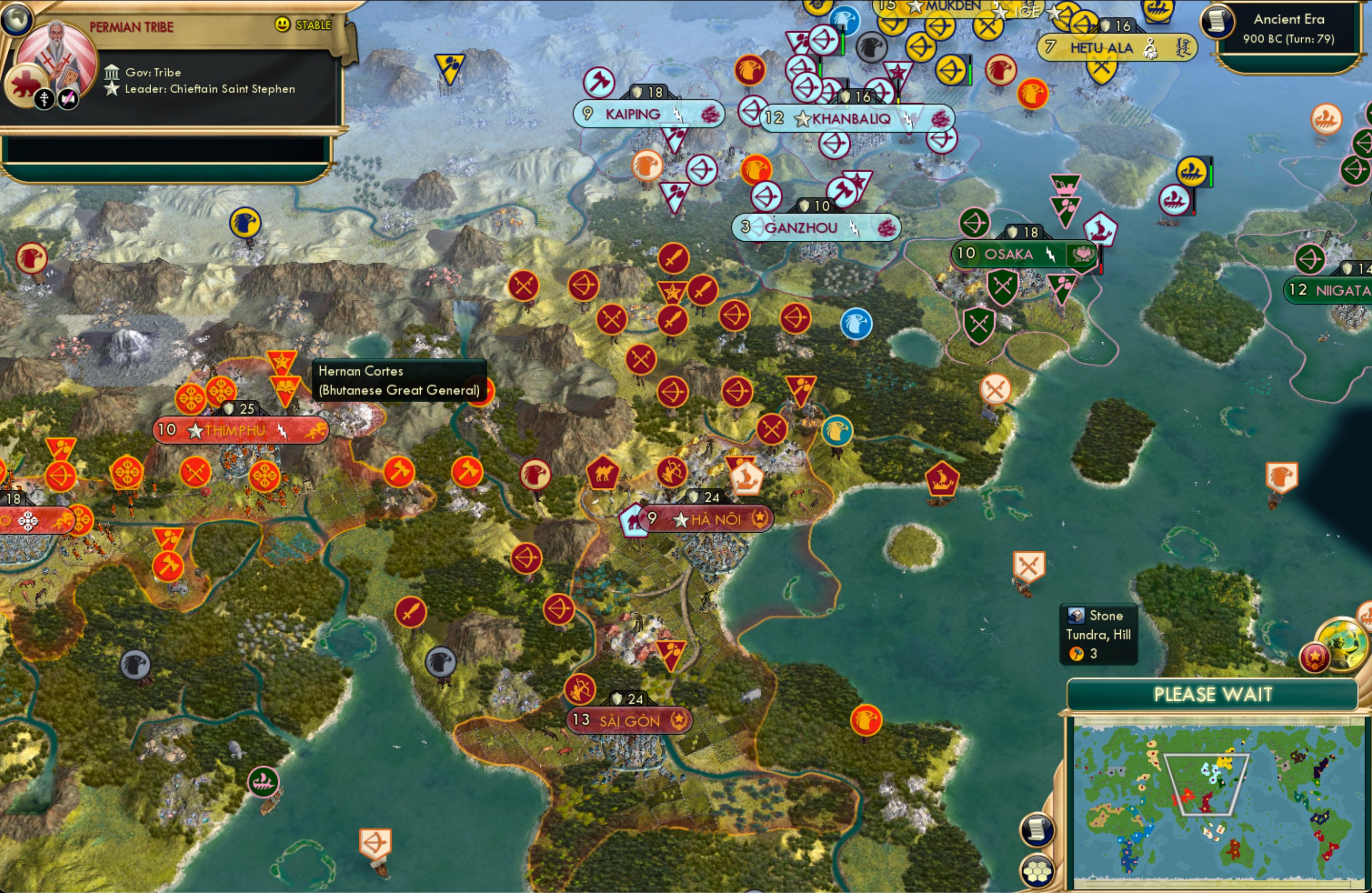Toggle the blue eagle notification bubble mid-map
Viewport: 1372px width, 893px height.
(857, 324)
